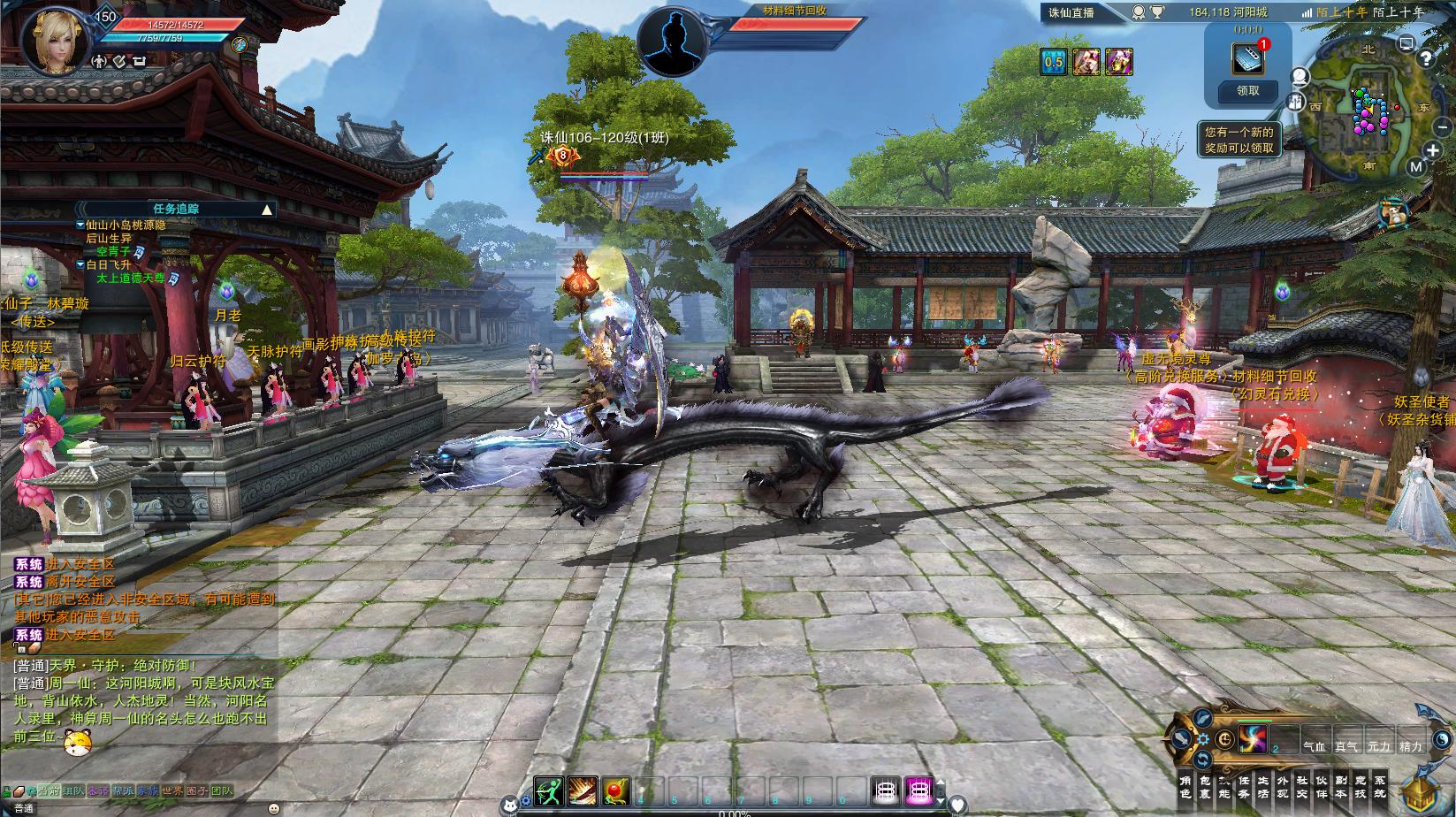The width and height of the screenshot is (1456, 817).
Task: Use the green archer skill on hotbar
Action: tap(548, 791)
